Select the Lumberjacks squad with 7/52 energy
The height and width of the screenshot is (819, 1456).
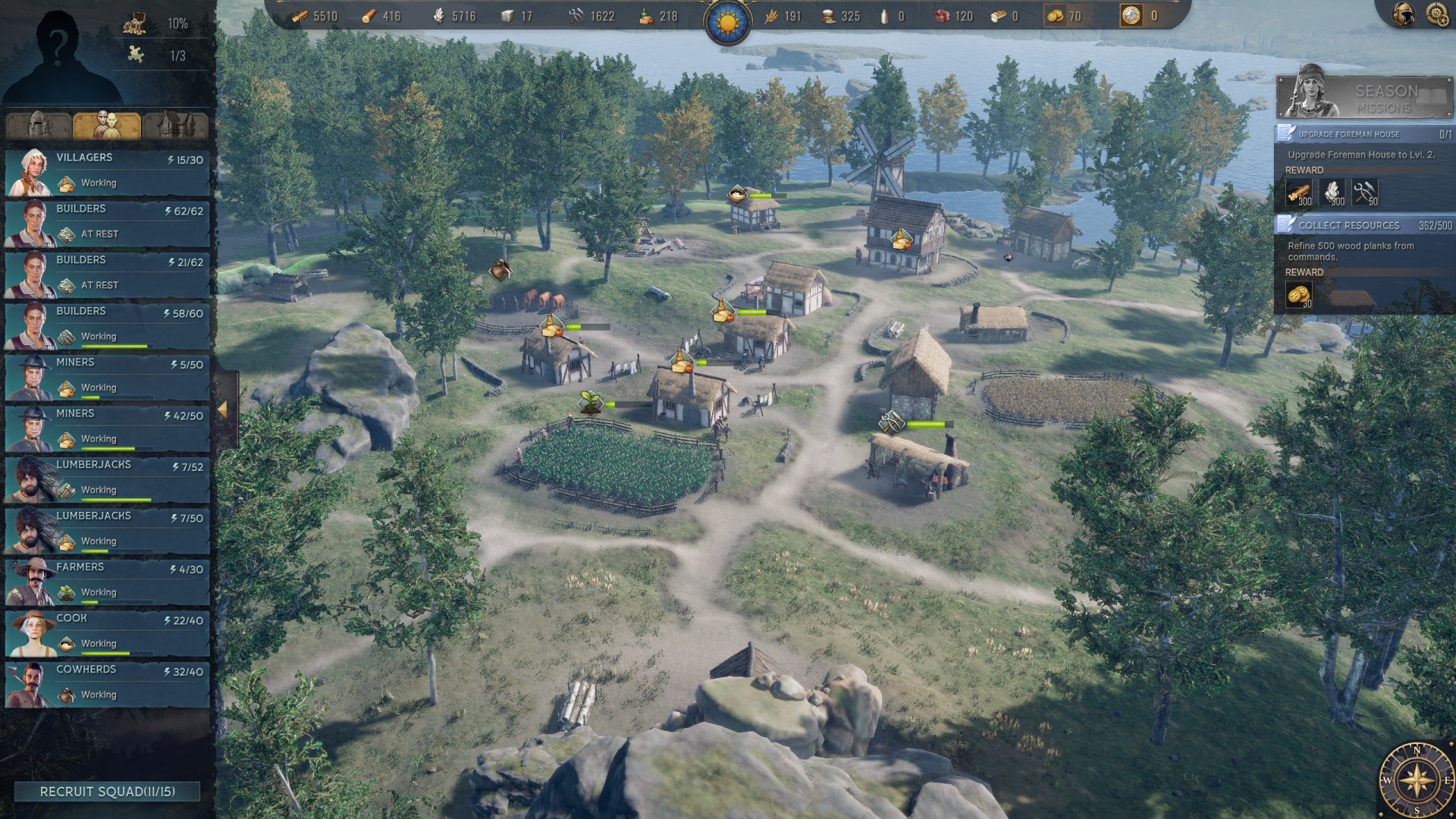point(108,479)
